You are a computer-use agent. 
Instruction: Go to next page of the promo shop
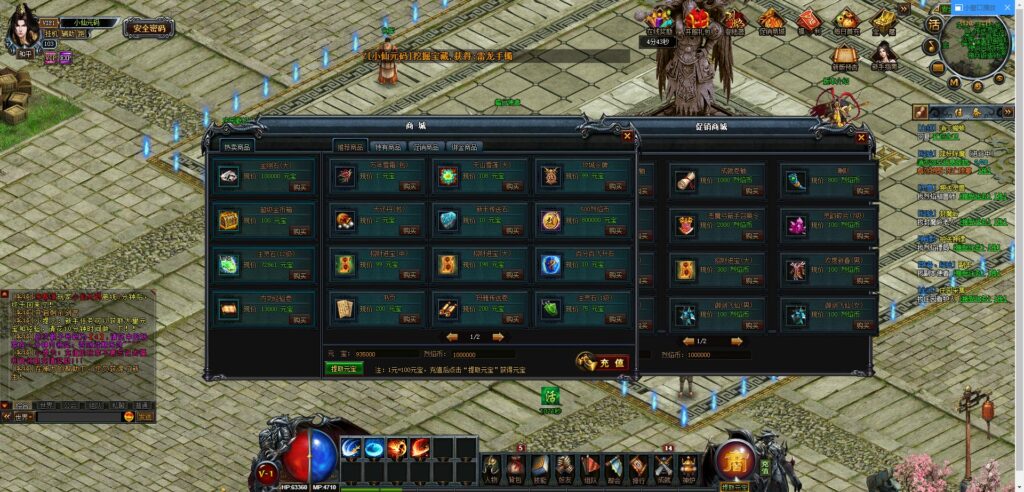click(x=737, y=341)
